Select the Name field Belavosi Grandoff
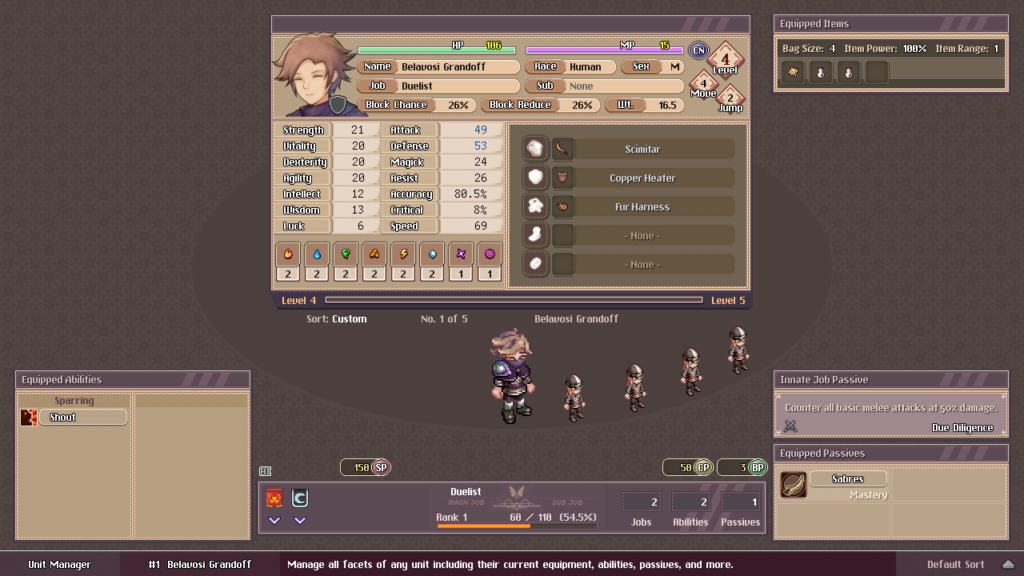This screenshot has height=576, width=1024. click(x=455, y=67)
